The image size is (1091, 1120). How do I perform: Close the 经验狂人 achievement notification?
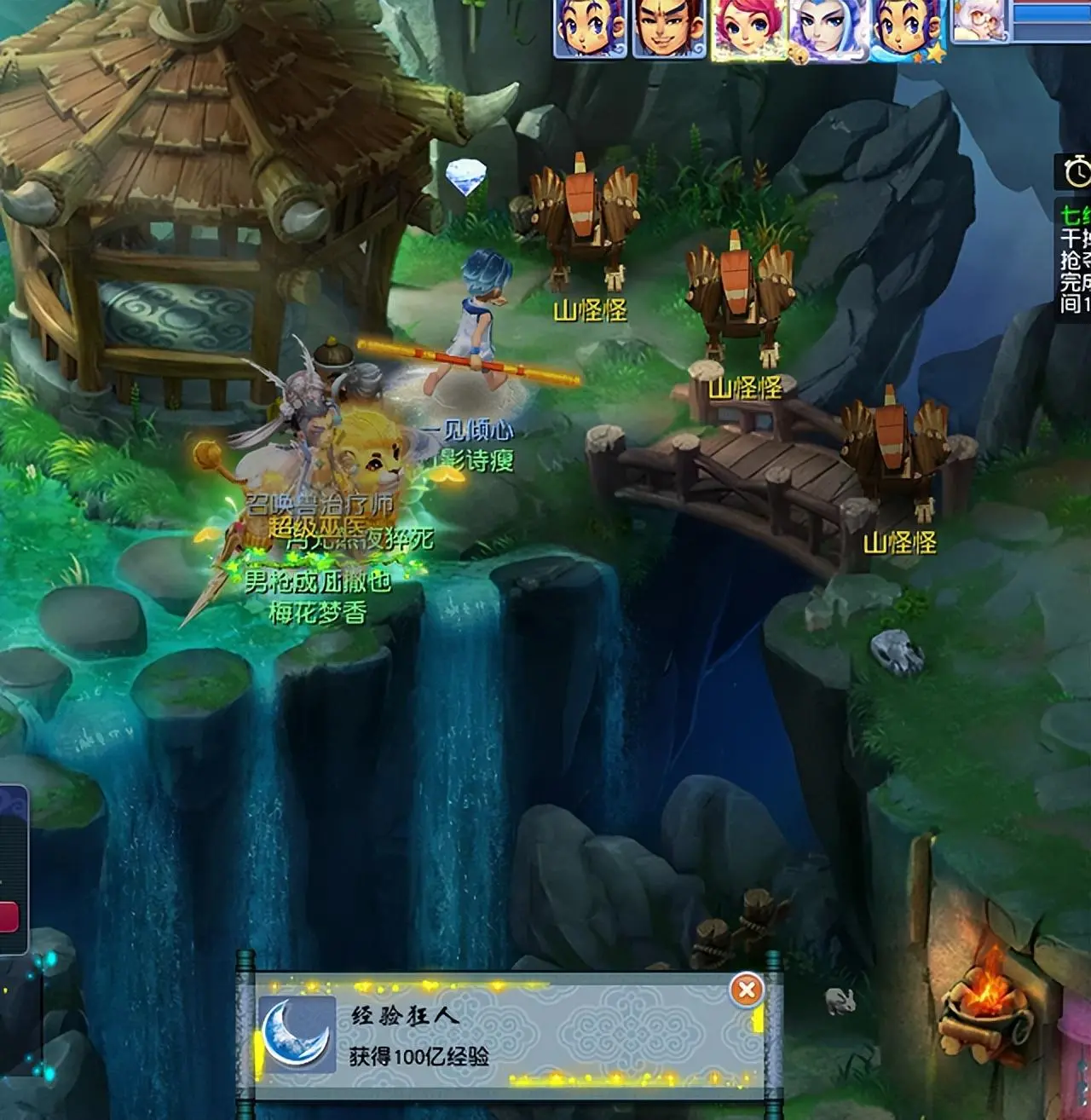click(x=747, y=990)
